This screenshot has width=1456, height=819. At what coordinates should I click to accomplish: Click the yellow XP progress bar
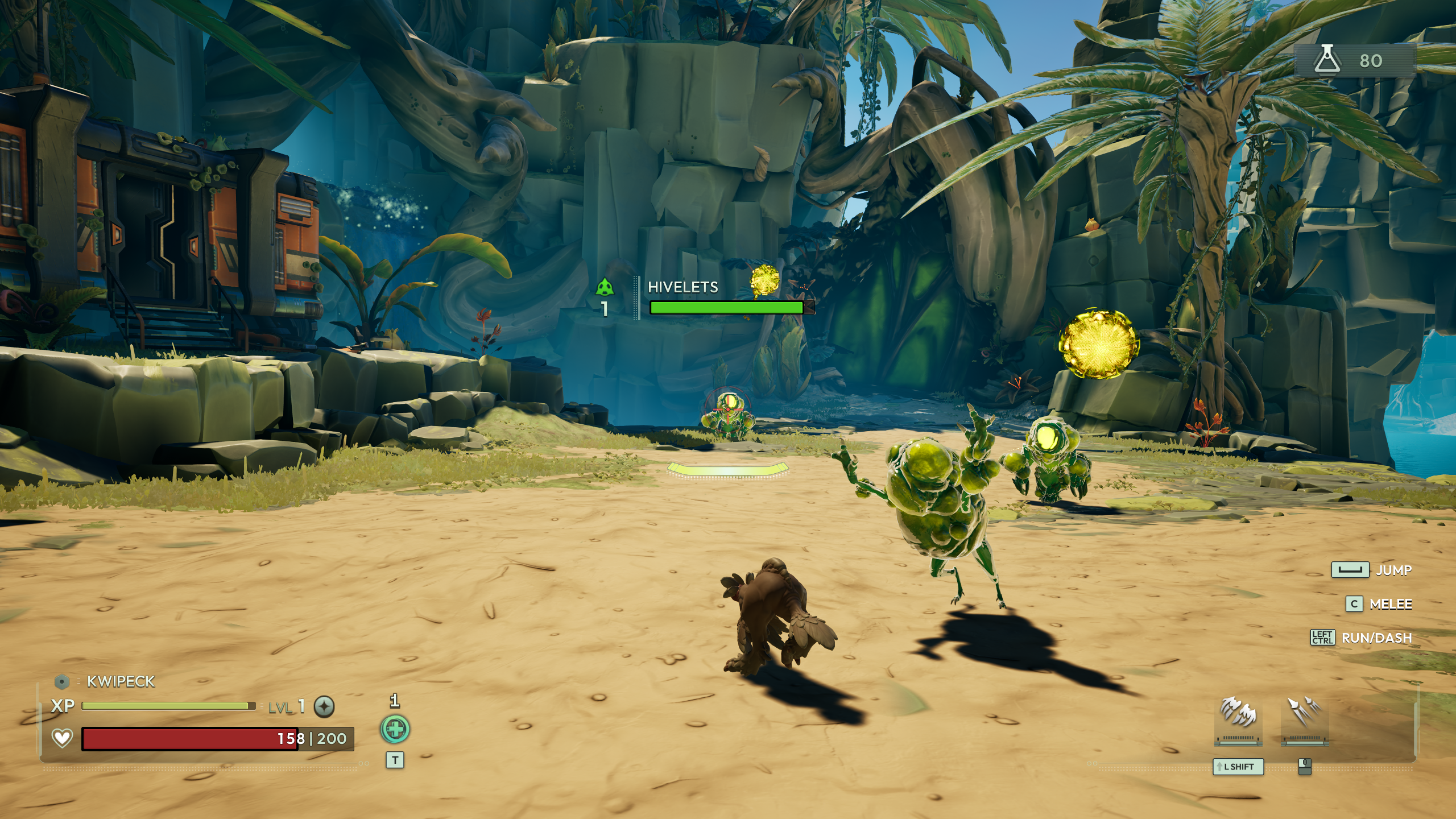(168, 705)
